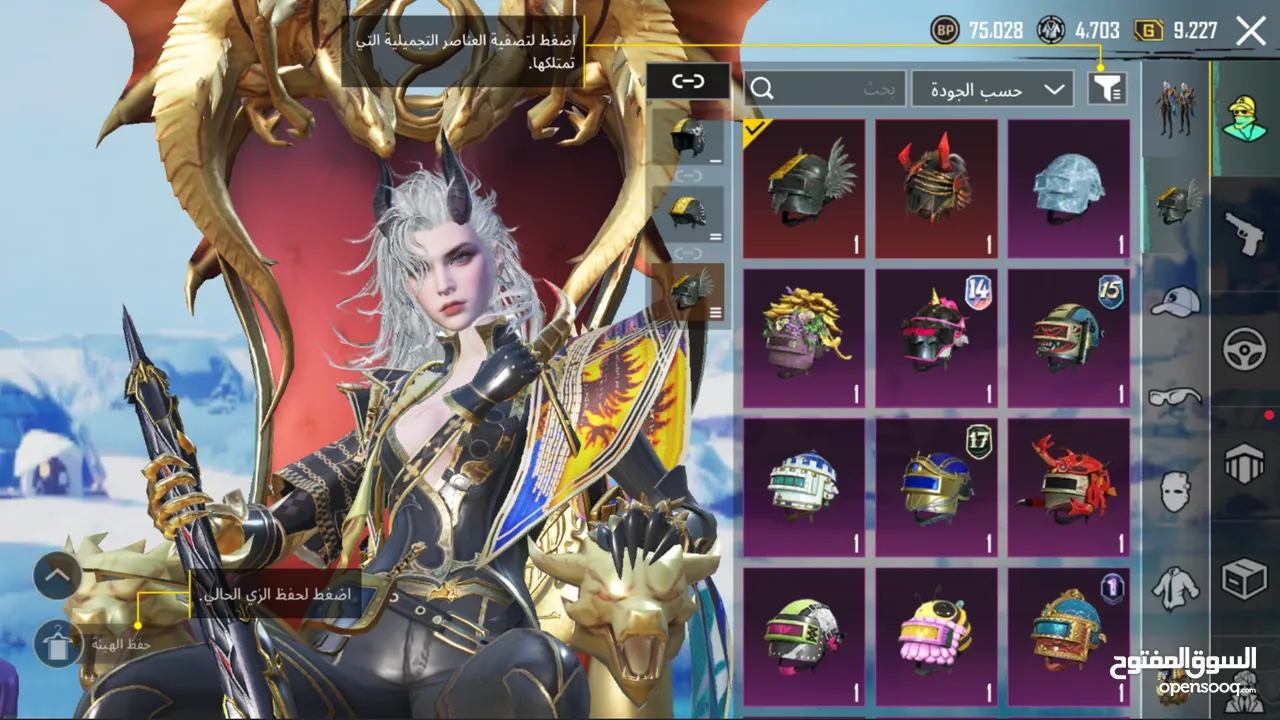This screenshot has height=720, width=1280.
Task: Switch to the cap headwear category
Action: (1175, 300)
